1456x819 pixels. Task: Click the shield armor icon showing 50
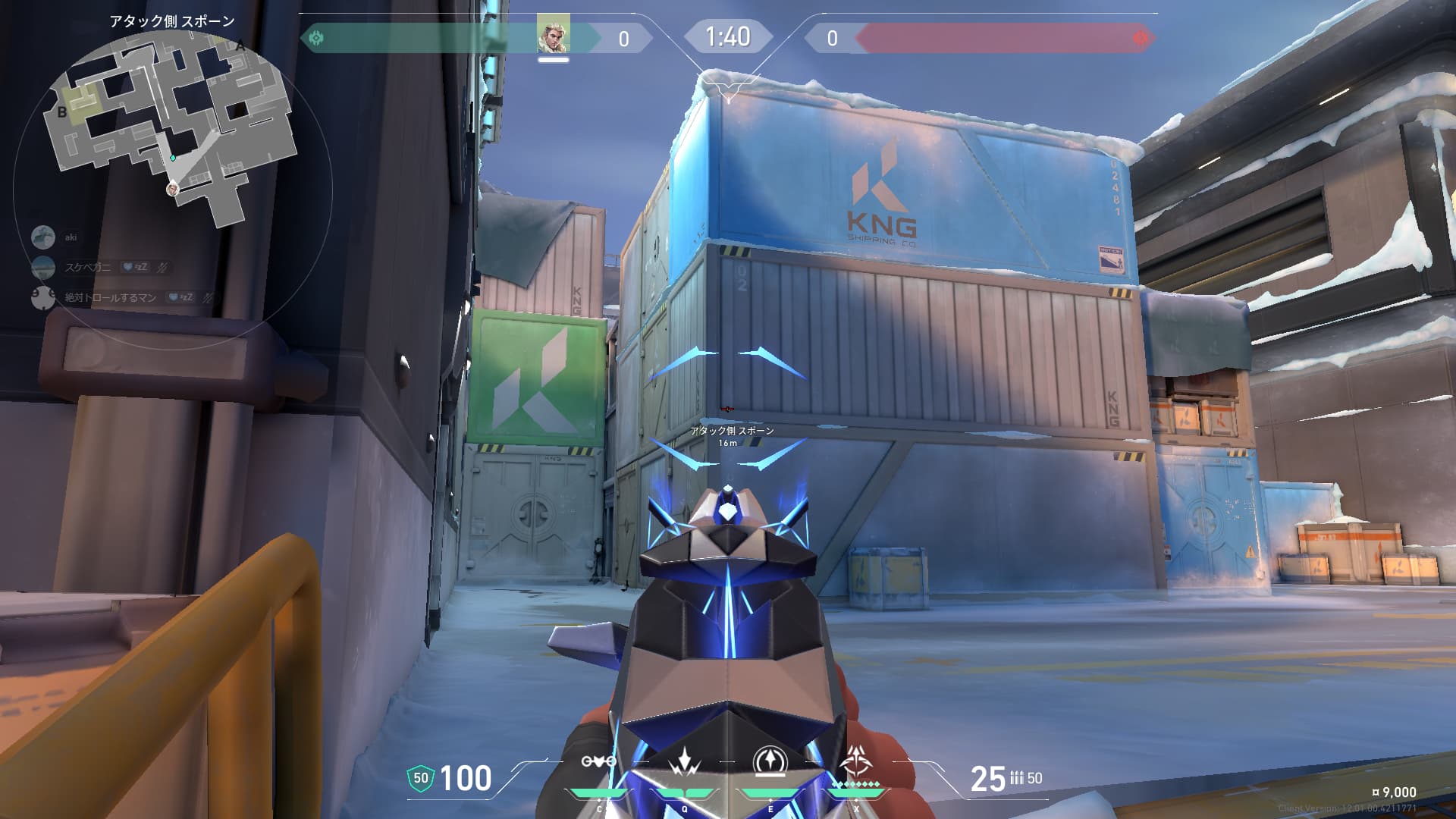tap(421, 778)
